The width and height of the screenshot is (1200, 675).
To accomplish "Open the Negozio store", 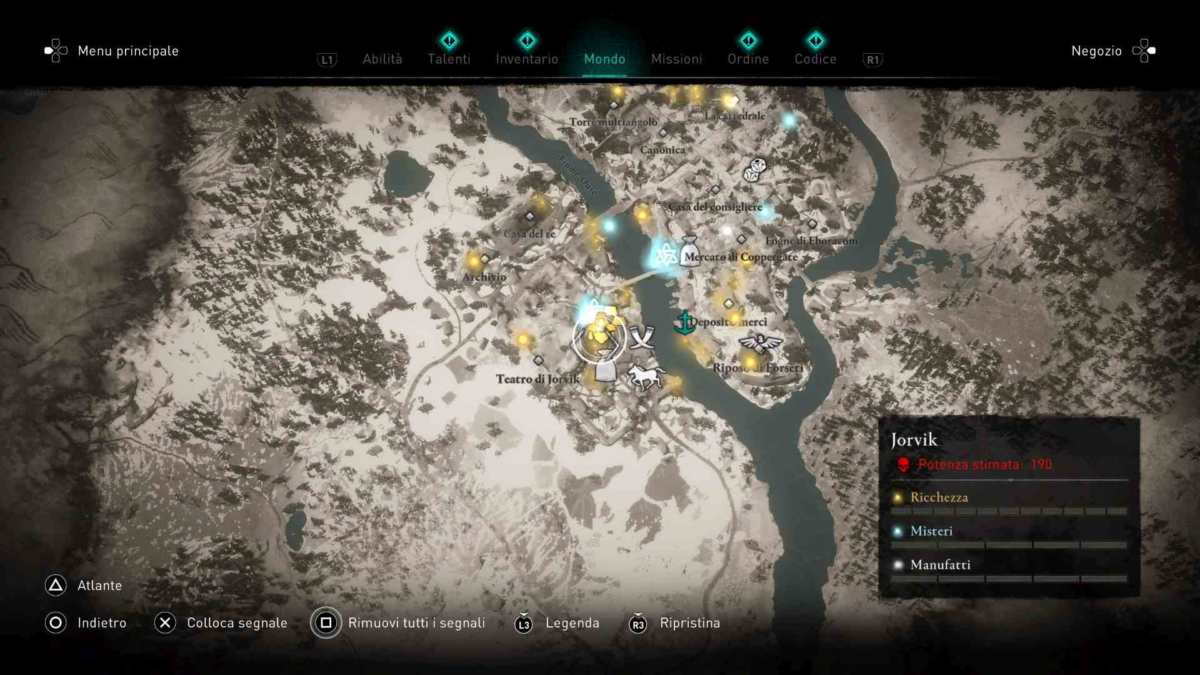I will pyautogui.click(x=1097, y=51).
